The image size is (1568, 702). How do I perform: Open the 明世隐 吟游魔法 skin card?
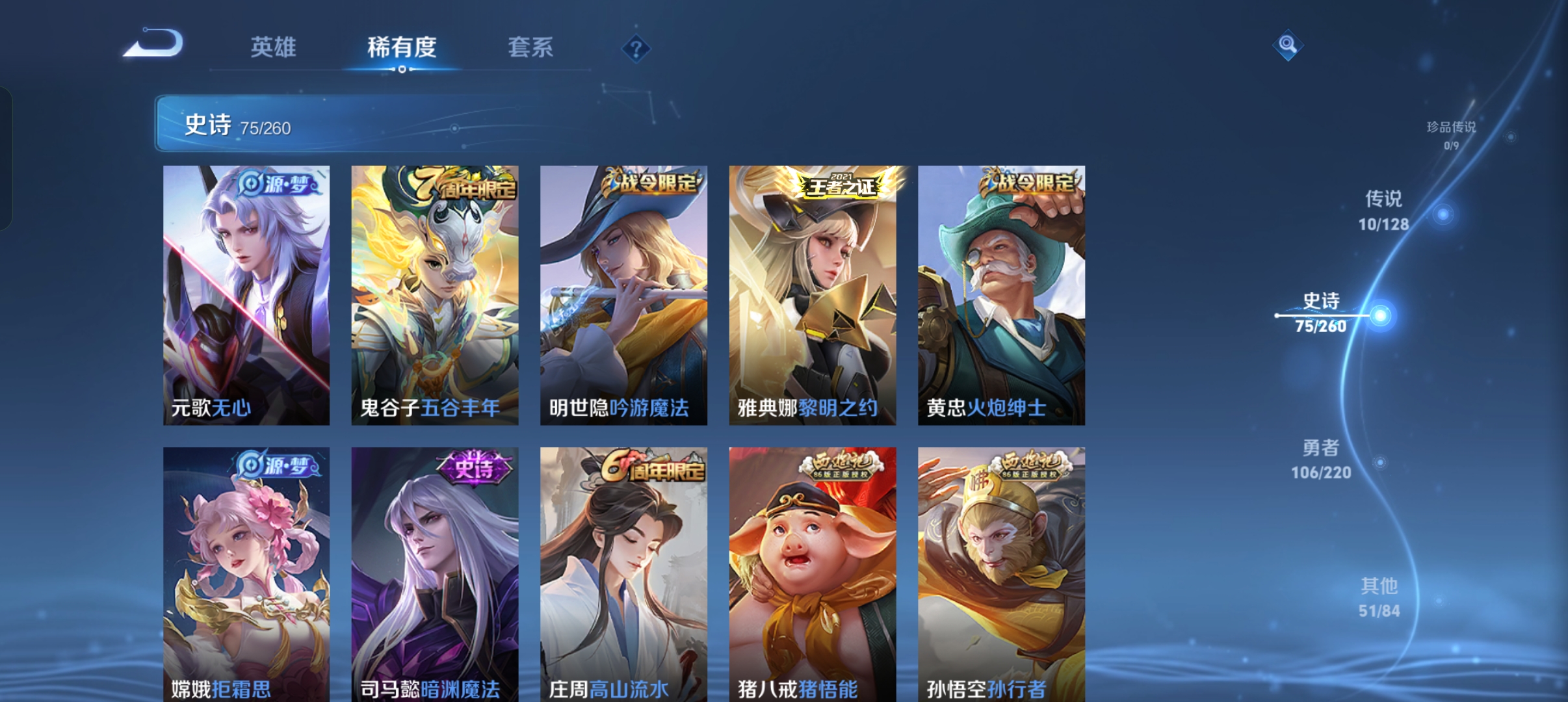click(x=623, y=295)
